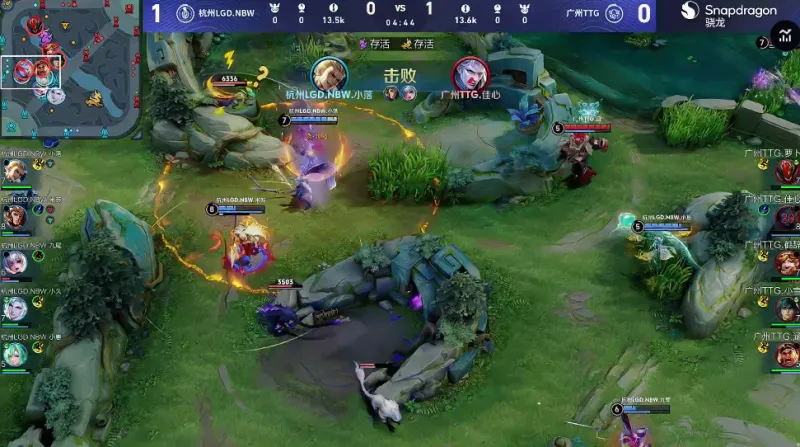This screenshot has width=800, height=447.
Task: Choose 小久's hero portrait in the left roster
Action: (15, 310)
